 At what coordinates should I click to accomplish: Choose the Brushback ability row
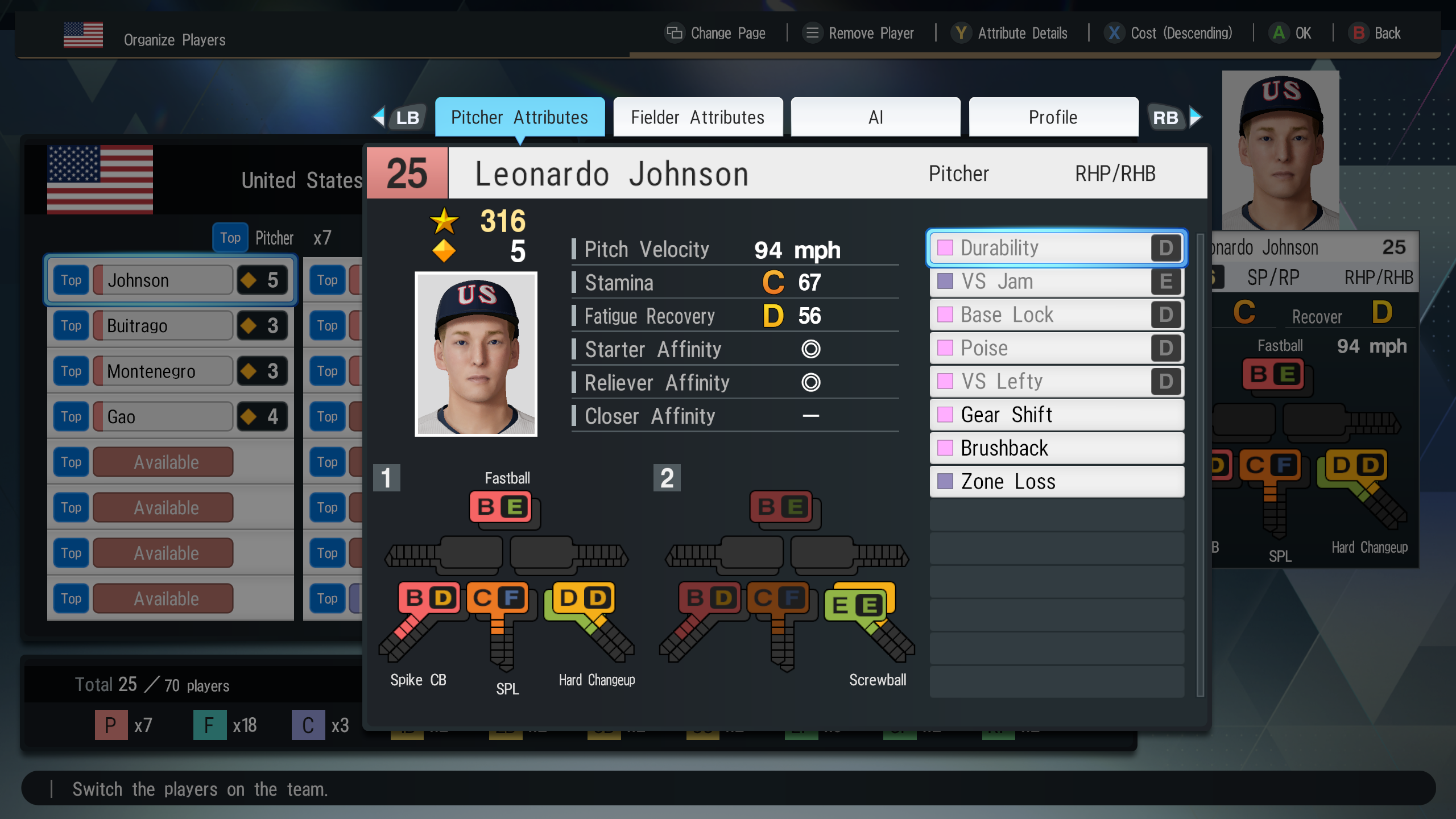(x=1056, y=448)
